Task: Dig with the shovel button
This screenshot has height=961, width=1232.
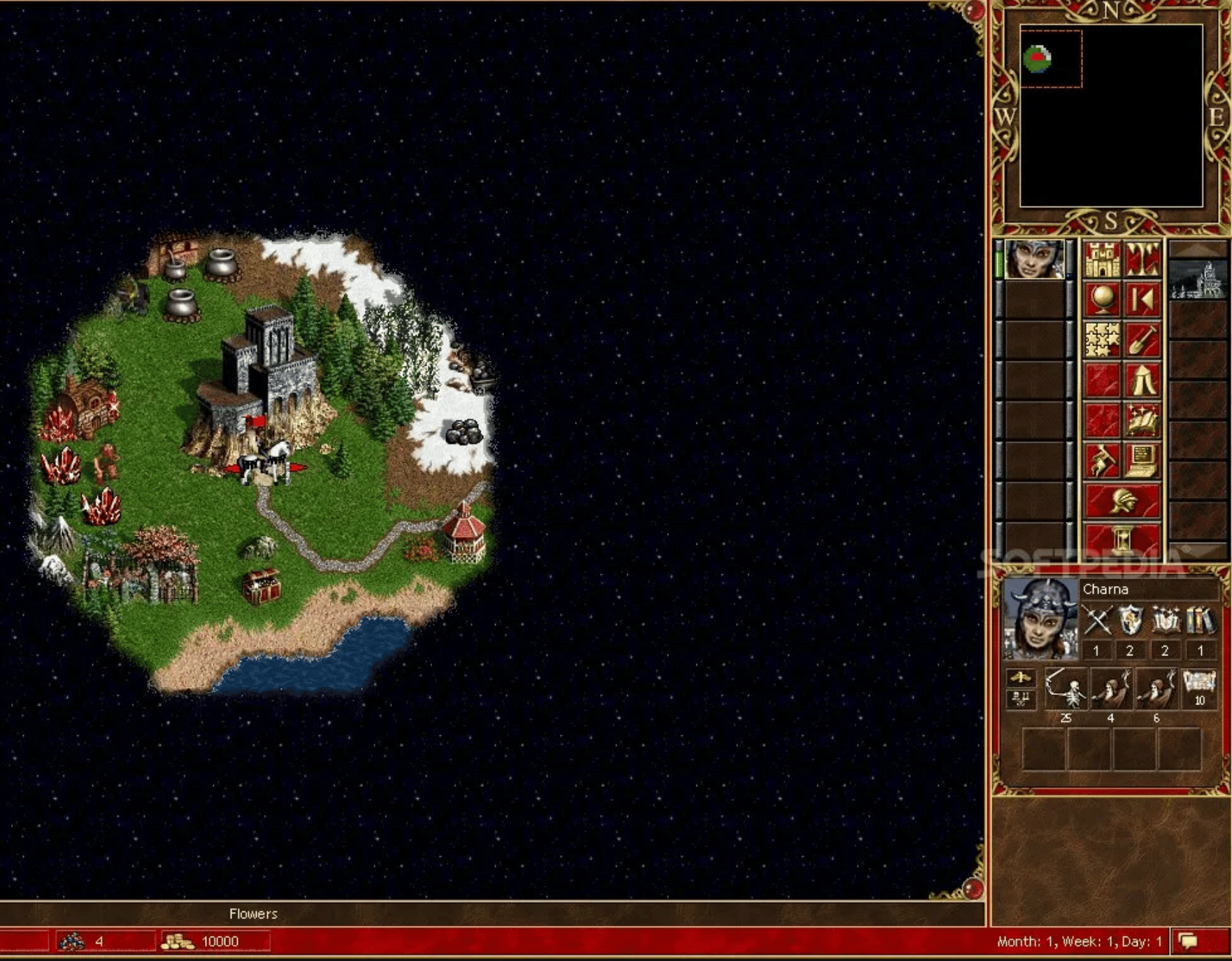Action: pyautogui.click(x=1142, y=340)
